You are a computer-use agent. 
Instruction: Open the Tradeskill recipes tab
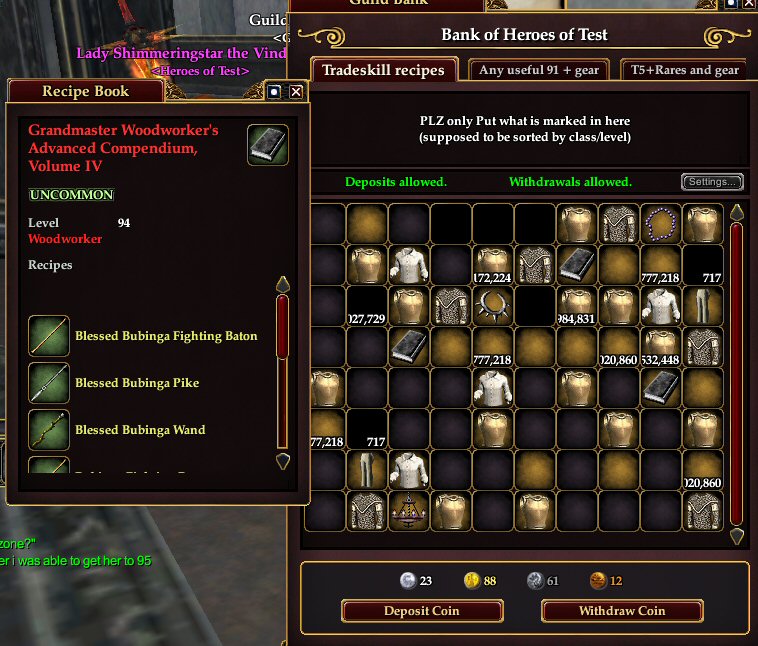pyautogui.click(x=383, y=70)
